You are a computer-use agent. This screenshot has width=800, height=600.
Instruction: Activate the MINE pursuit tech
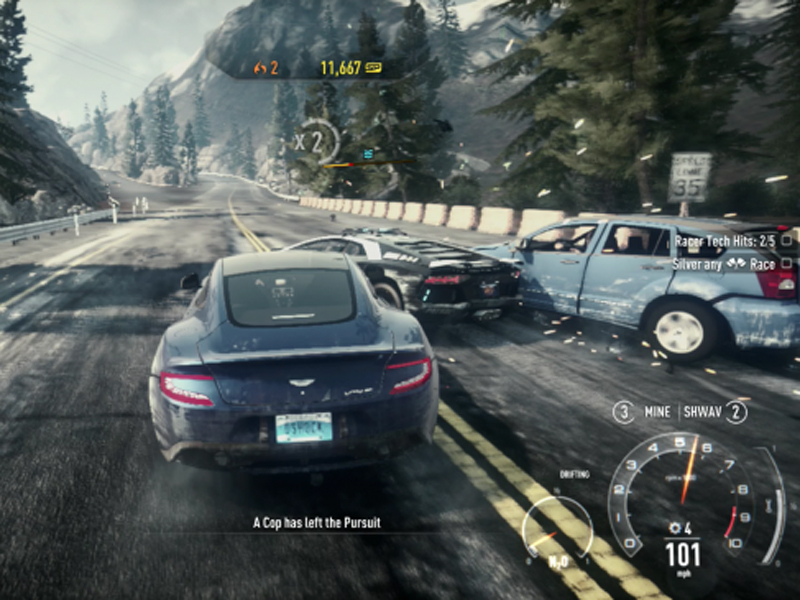659,411
